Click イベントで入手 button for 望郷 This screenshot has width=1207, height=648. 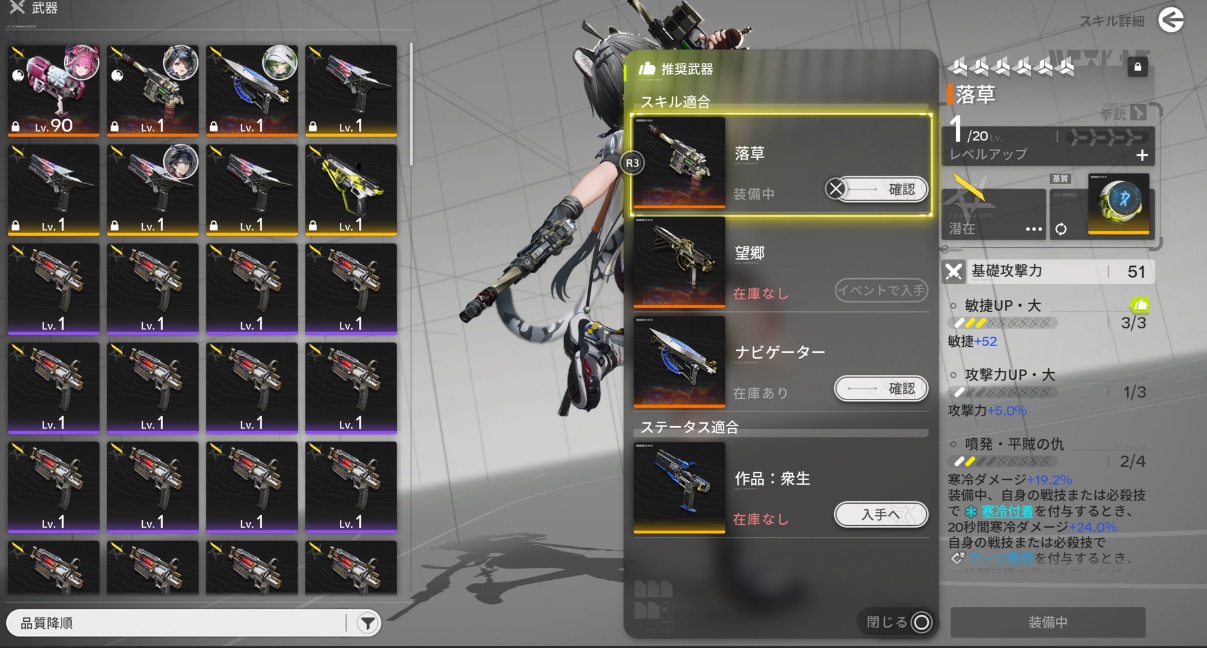tap(881, 290)
